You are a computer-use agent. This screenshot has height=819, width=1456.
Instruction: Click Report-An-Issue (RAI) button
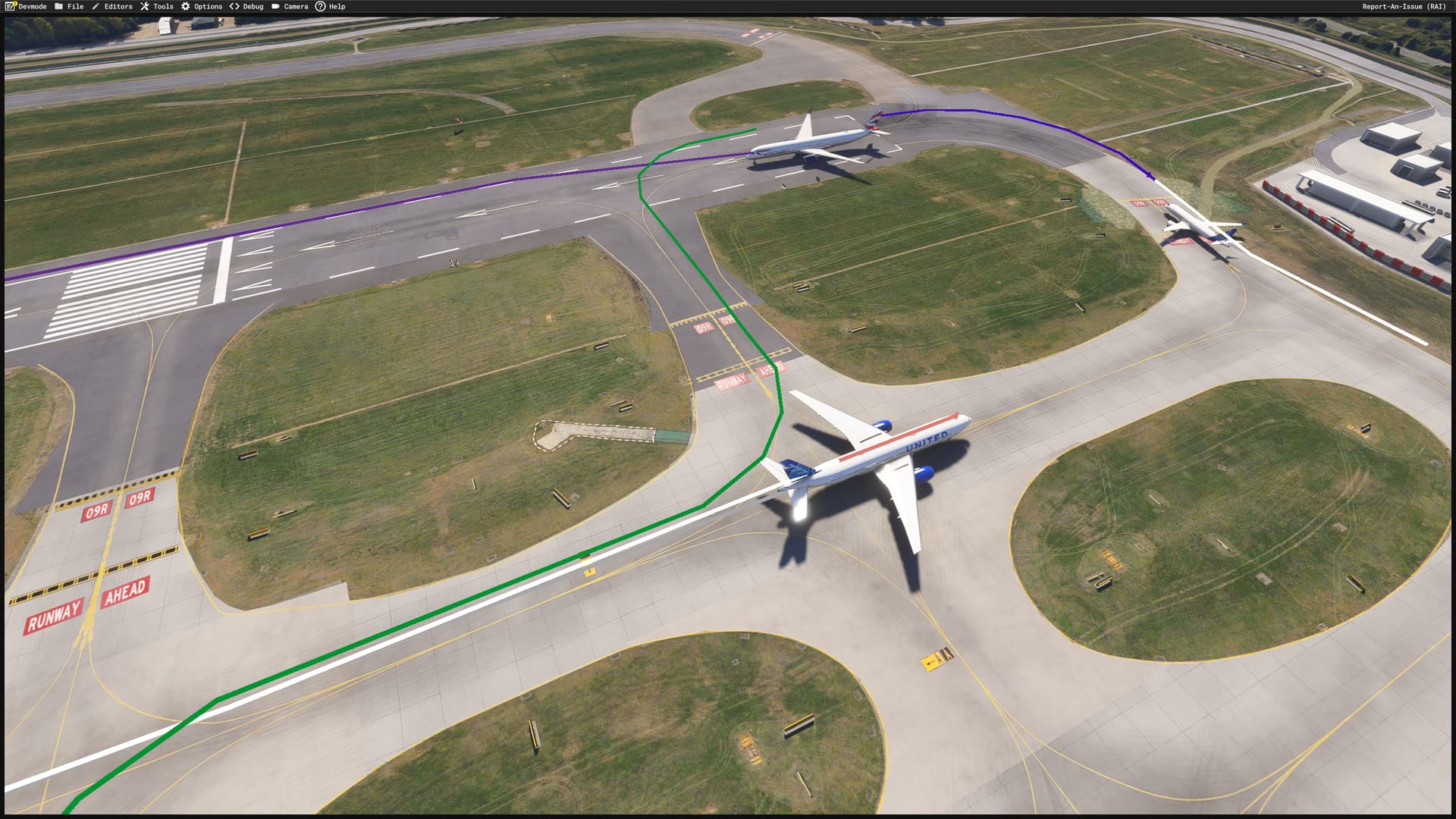[x=1404, y=7]
